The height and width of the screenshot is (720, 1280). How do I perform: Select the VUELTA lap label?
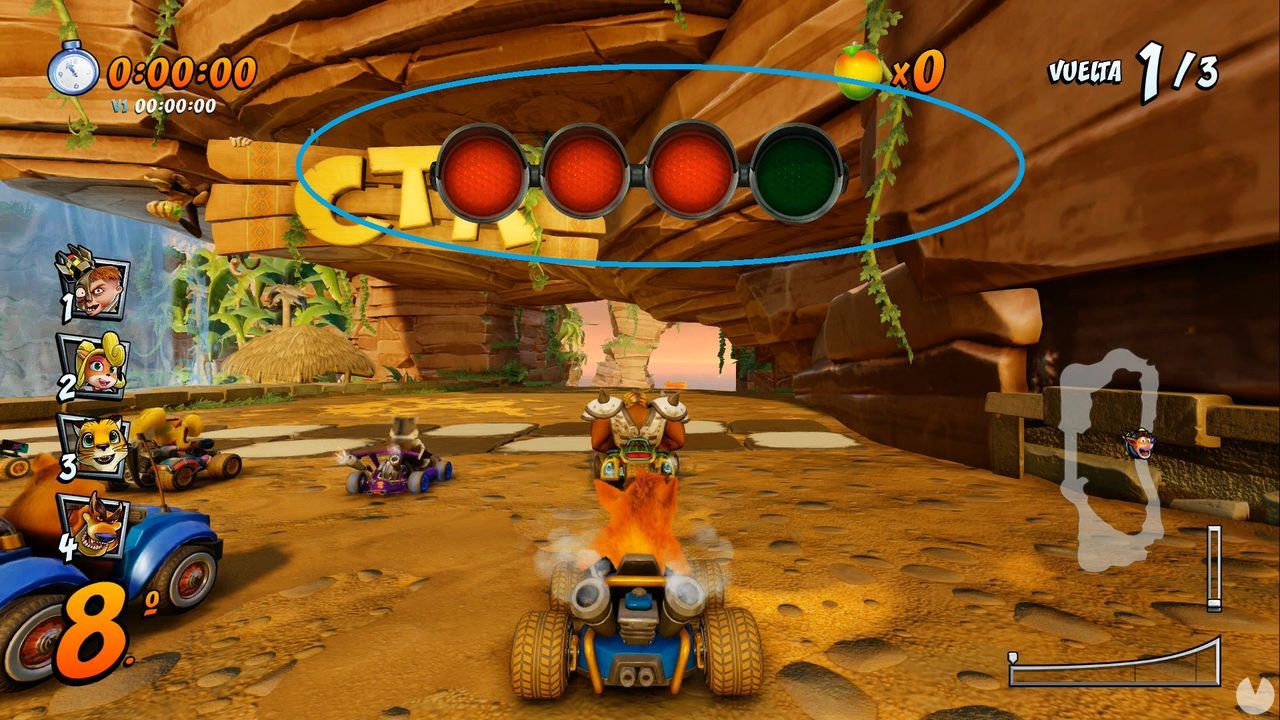[x=1083, y=72]
